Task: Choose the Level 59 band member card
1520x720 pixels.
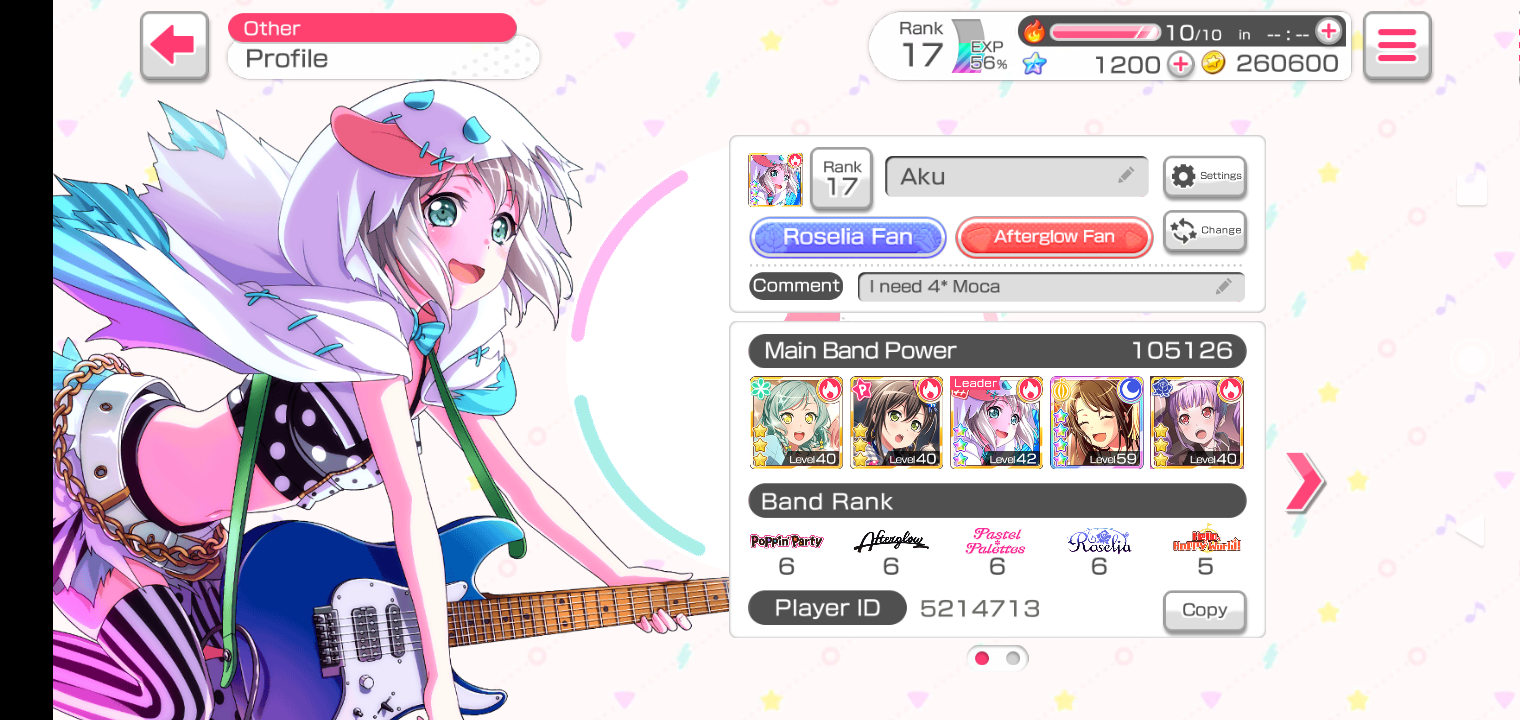Action: [x=1096, y=422]
